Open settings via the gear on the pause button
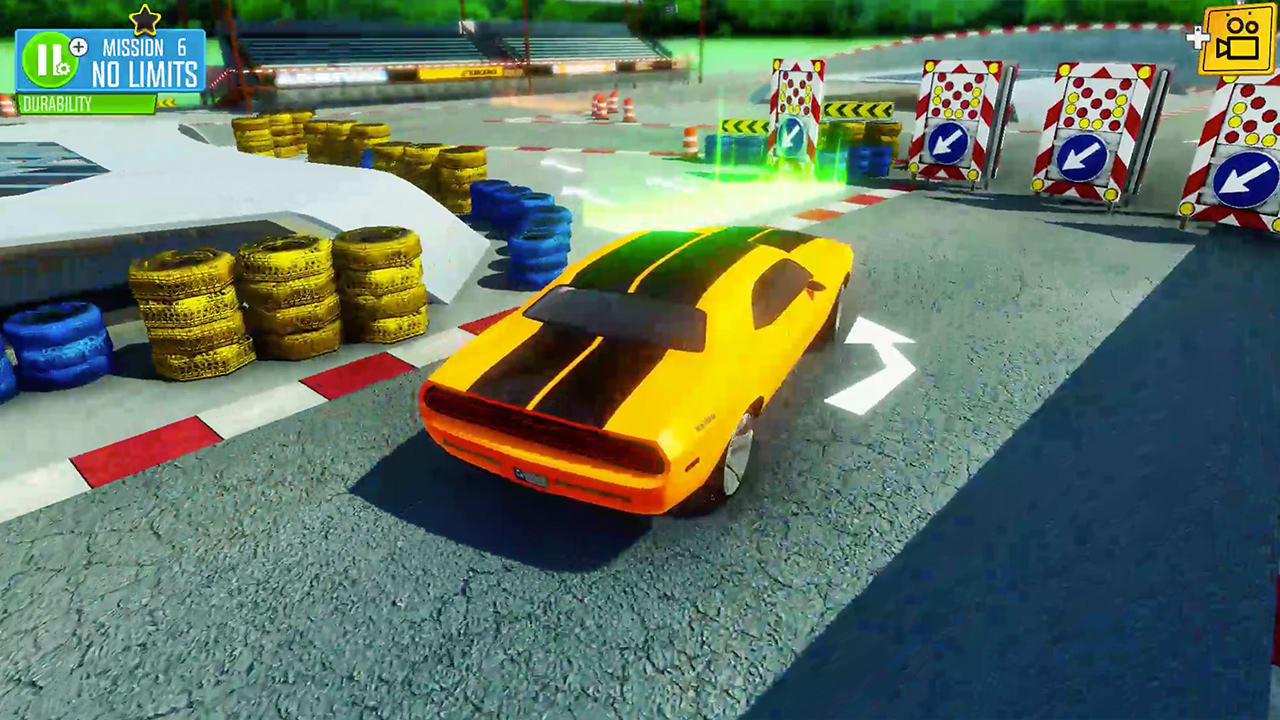This screenshot has height=720, width=1280. point(63,68)
